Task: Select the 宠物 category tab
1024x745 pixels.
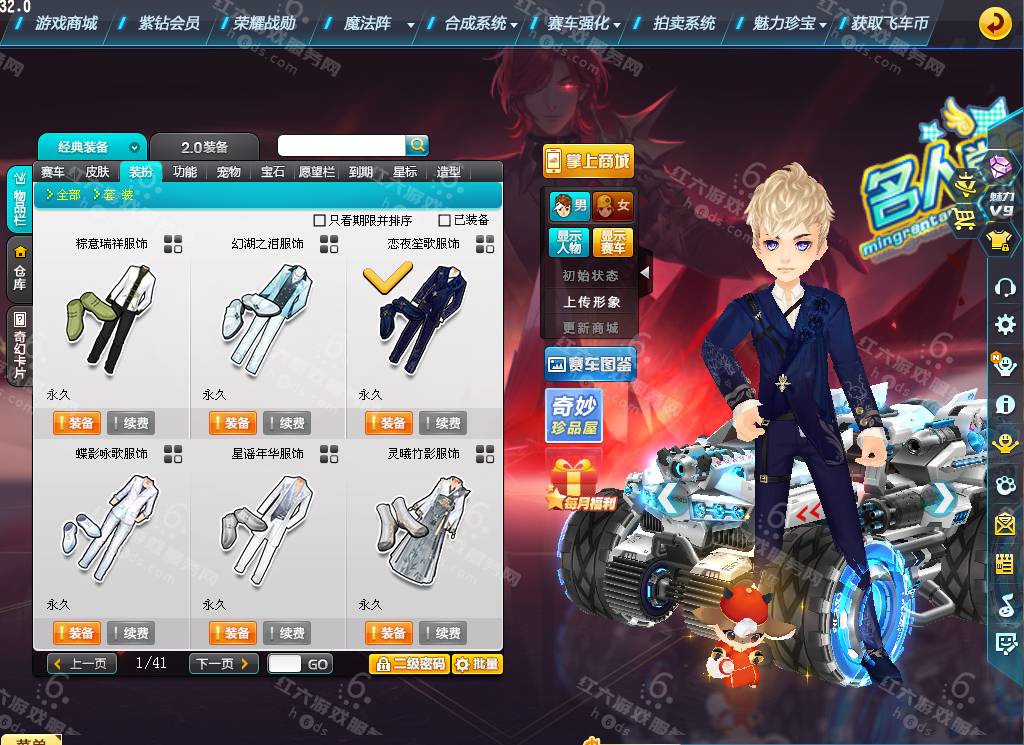Action: pyautogui.click(x=229, y=172)
